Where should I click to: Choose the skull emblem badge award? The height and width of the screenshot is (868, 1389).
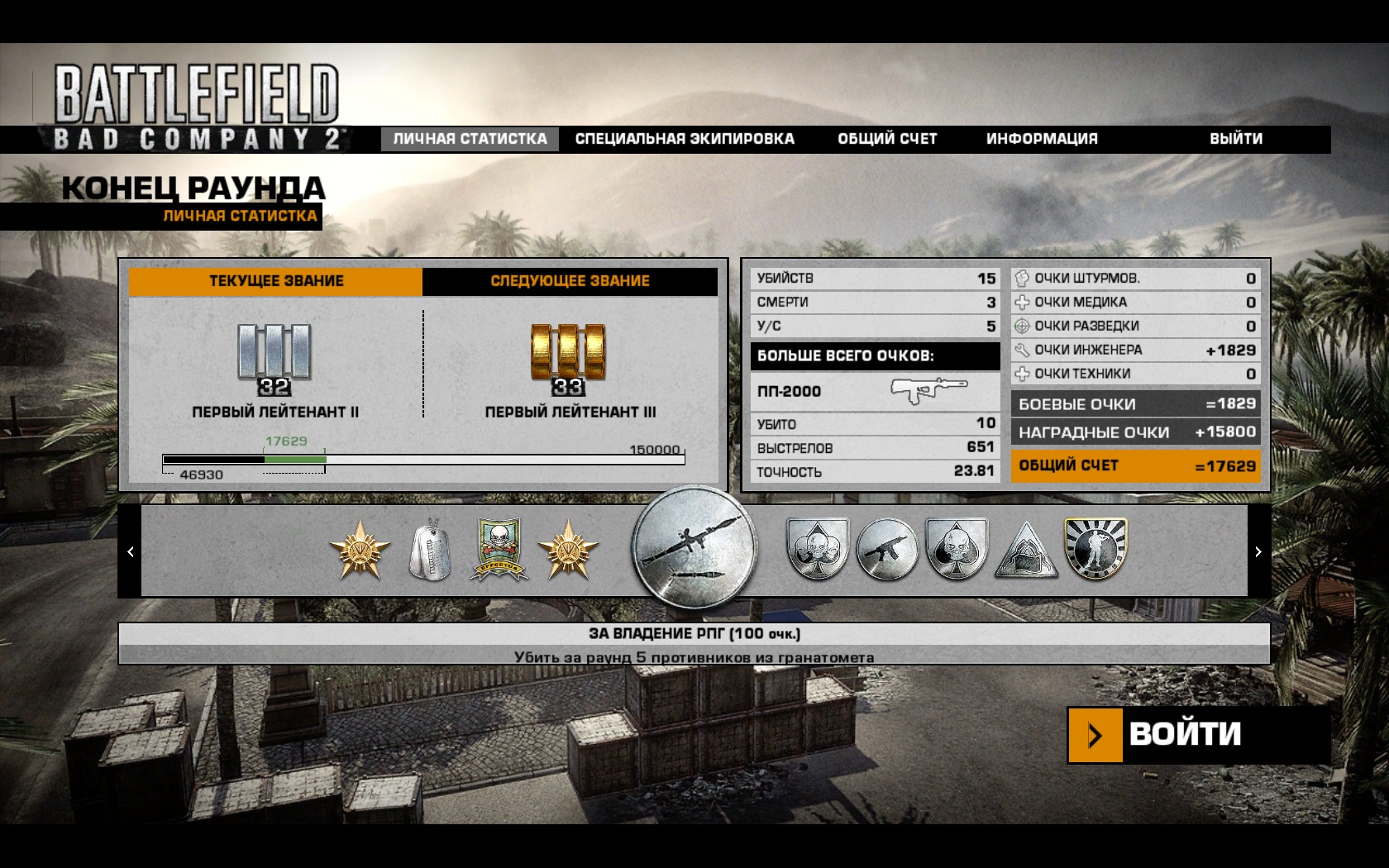tap(499, 550)
